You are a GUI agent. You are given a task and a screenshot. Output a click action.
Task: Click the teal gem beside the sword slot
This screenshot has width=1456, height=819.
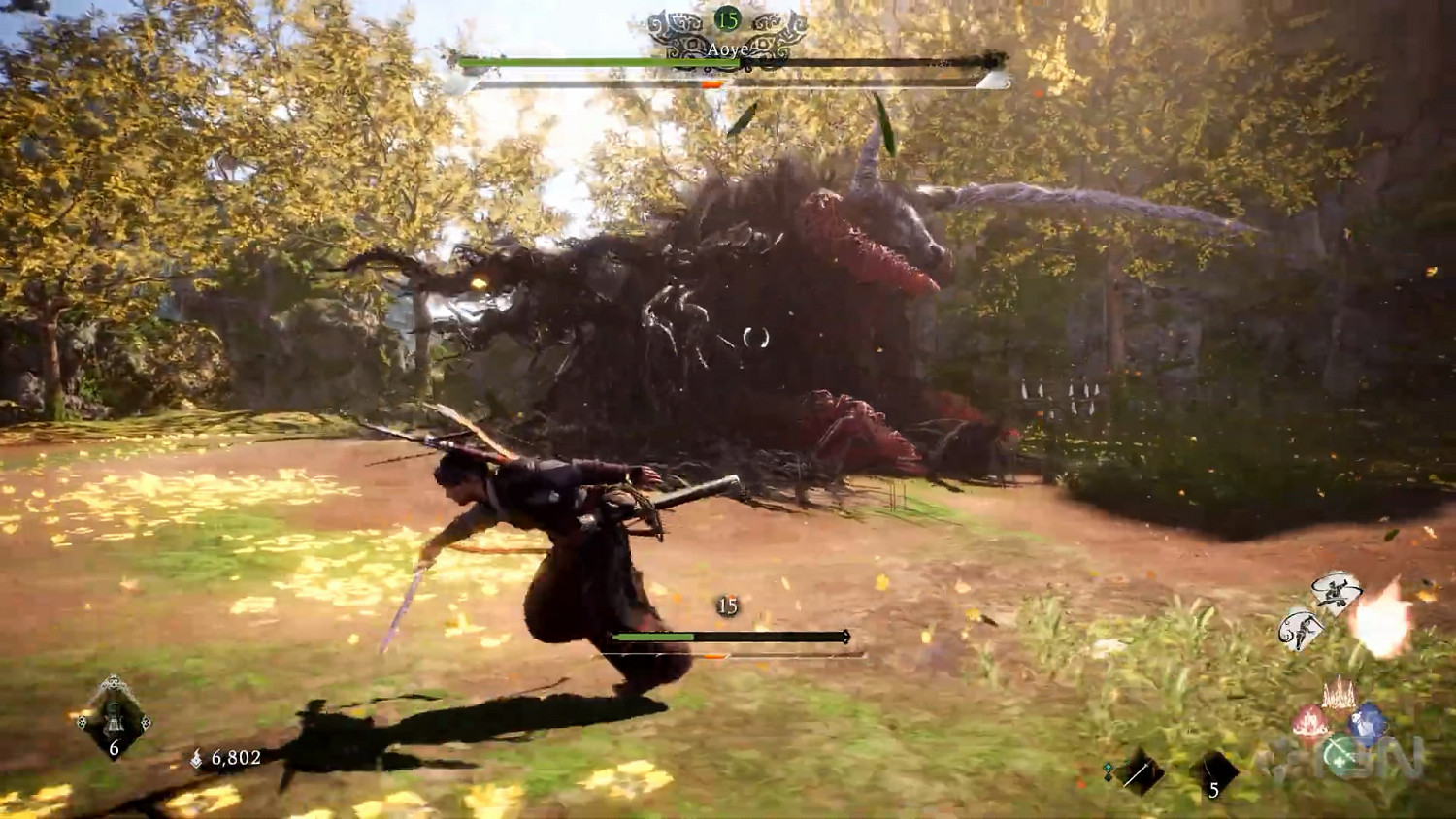1108,767
